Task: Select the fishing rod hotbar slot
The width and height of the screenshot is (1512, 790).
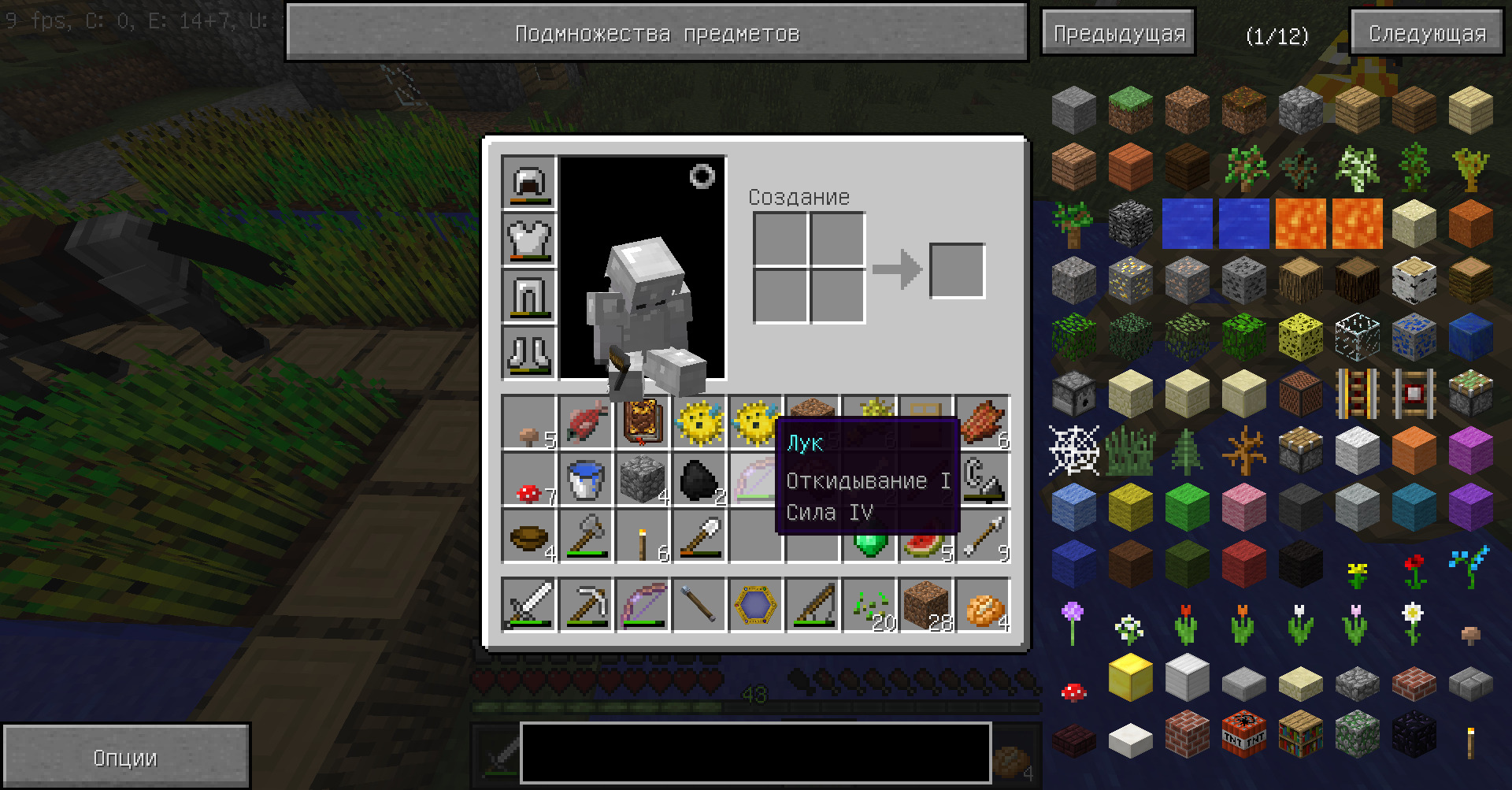Action: tap(813, 606)
